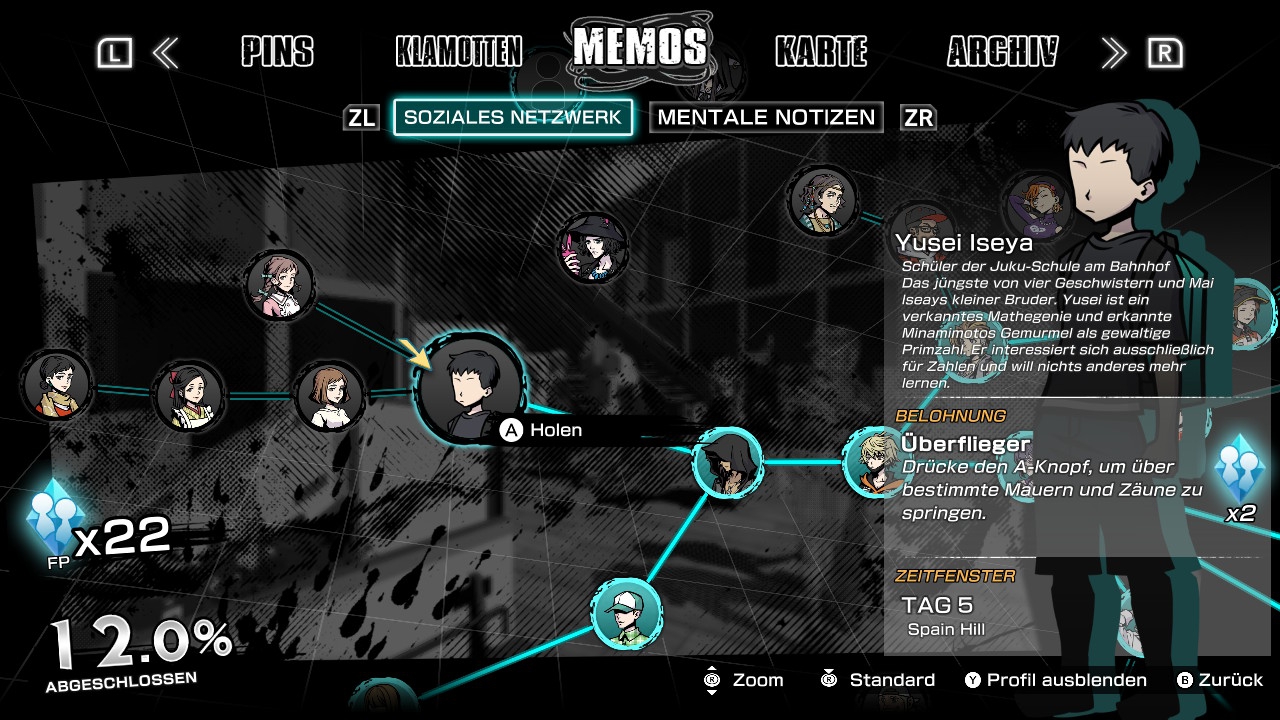Go to the KARTE tab
The height and width of the screenshot is (720, 1280).
821,52
